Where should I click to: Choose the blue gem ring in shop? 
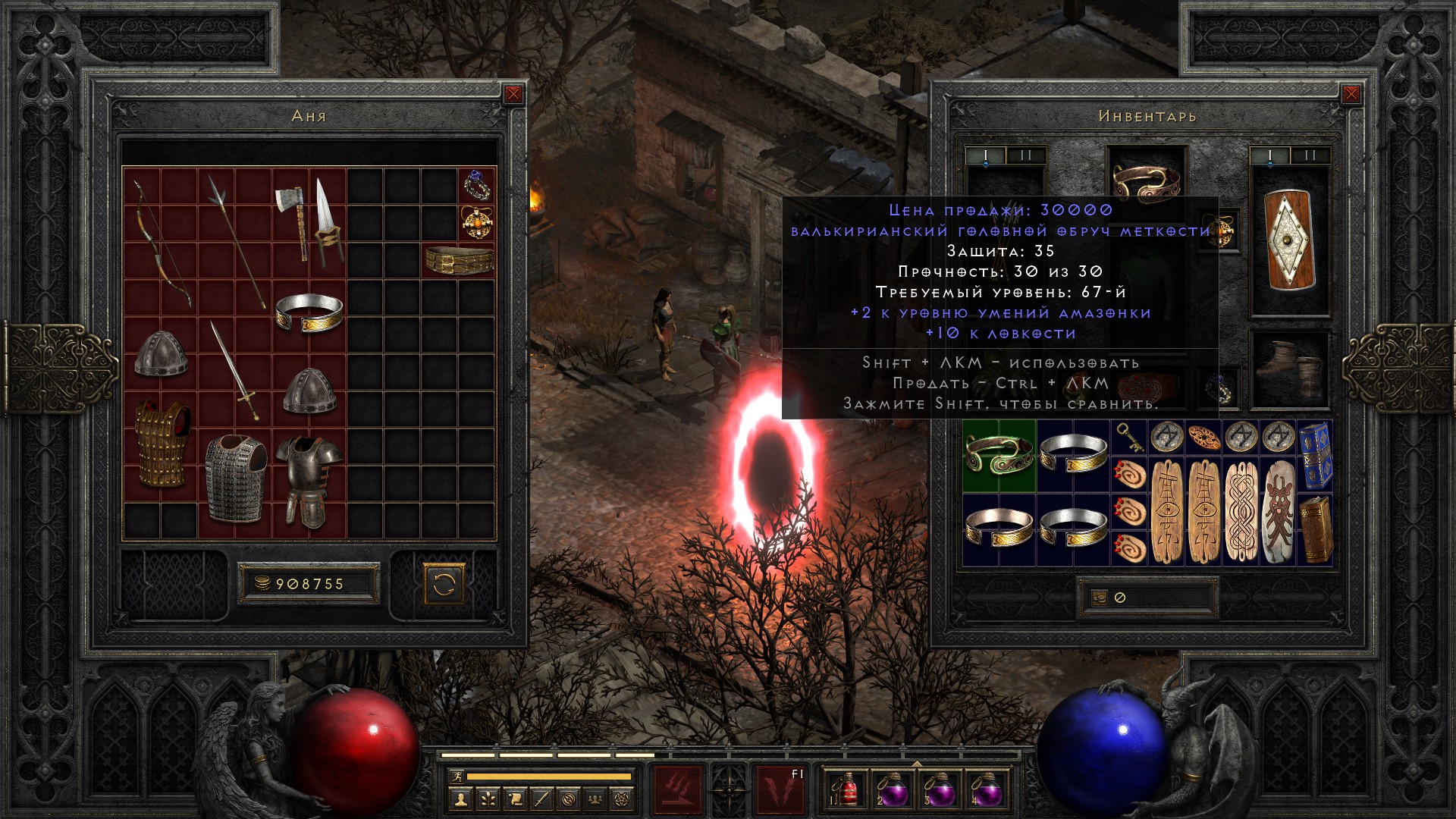point(477,185)
